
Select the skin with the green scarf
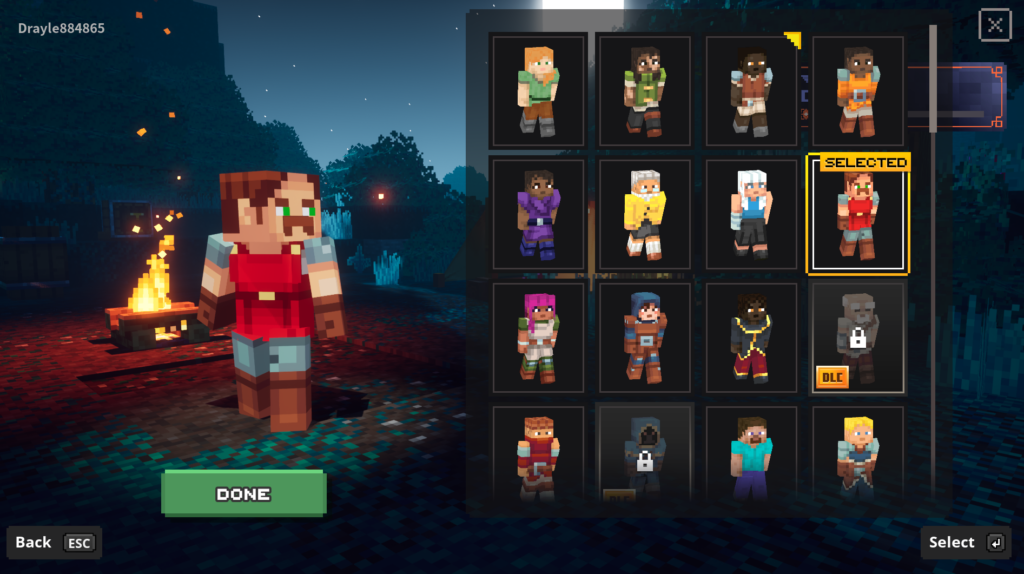[x=643, y=91]
